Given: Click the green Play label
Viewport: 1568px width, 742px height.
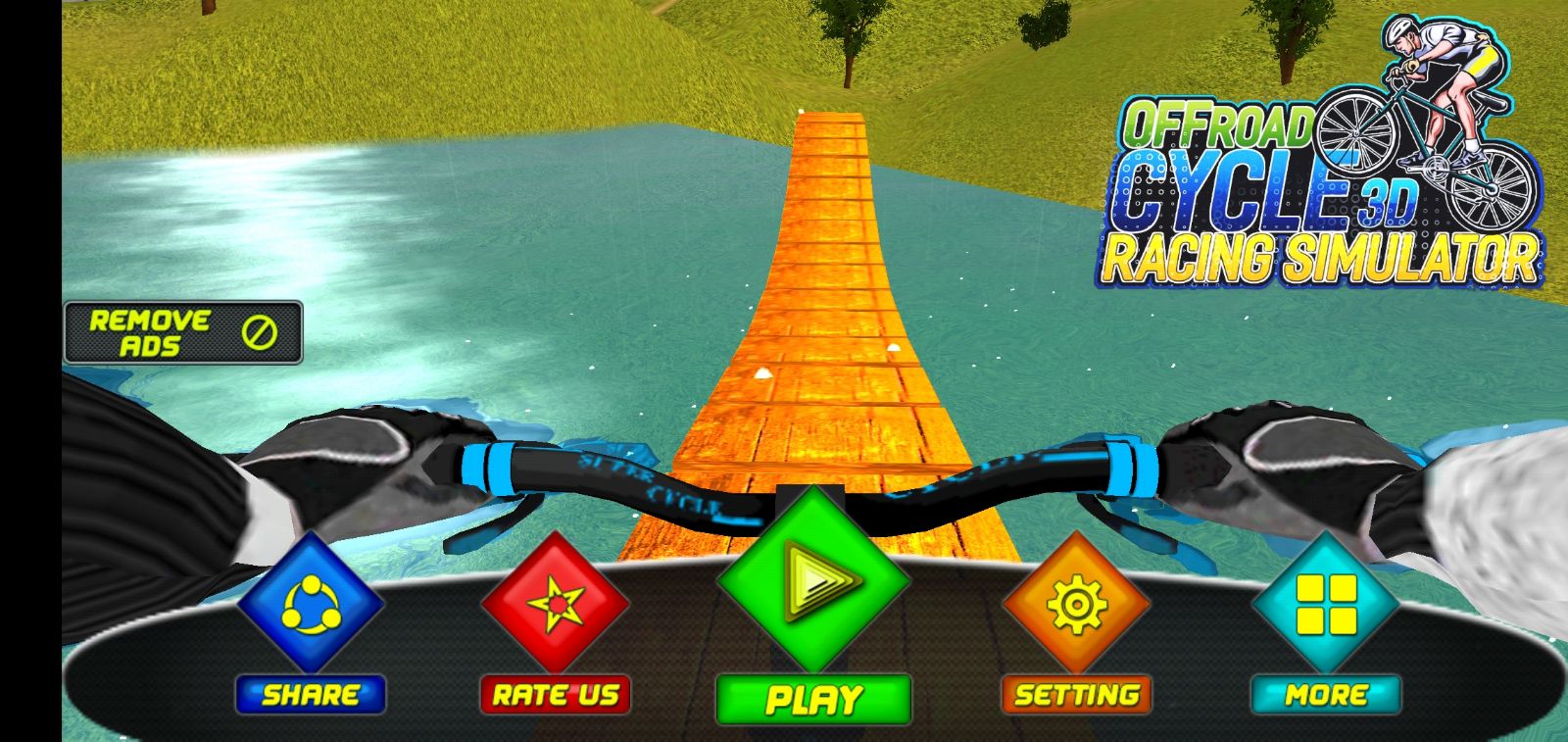Looking at the screenshot, I should (x=813, y=699).
